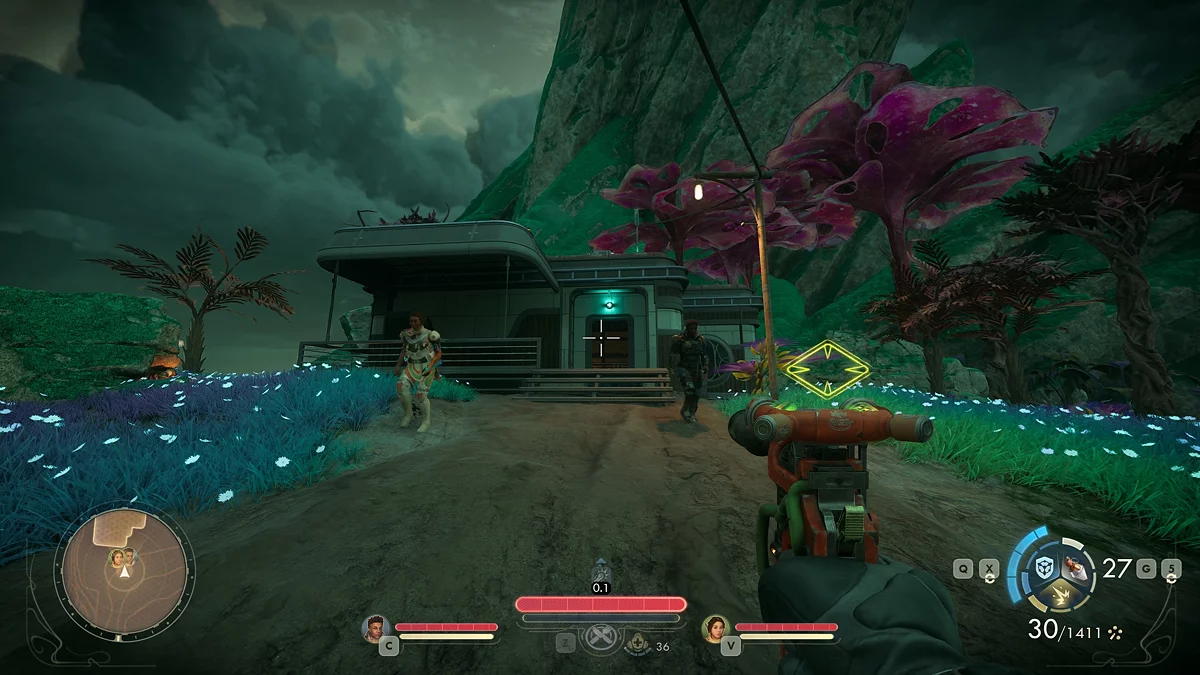Open the circular minimap
1200x675 pixels.
pos(124,570)
